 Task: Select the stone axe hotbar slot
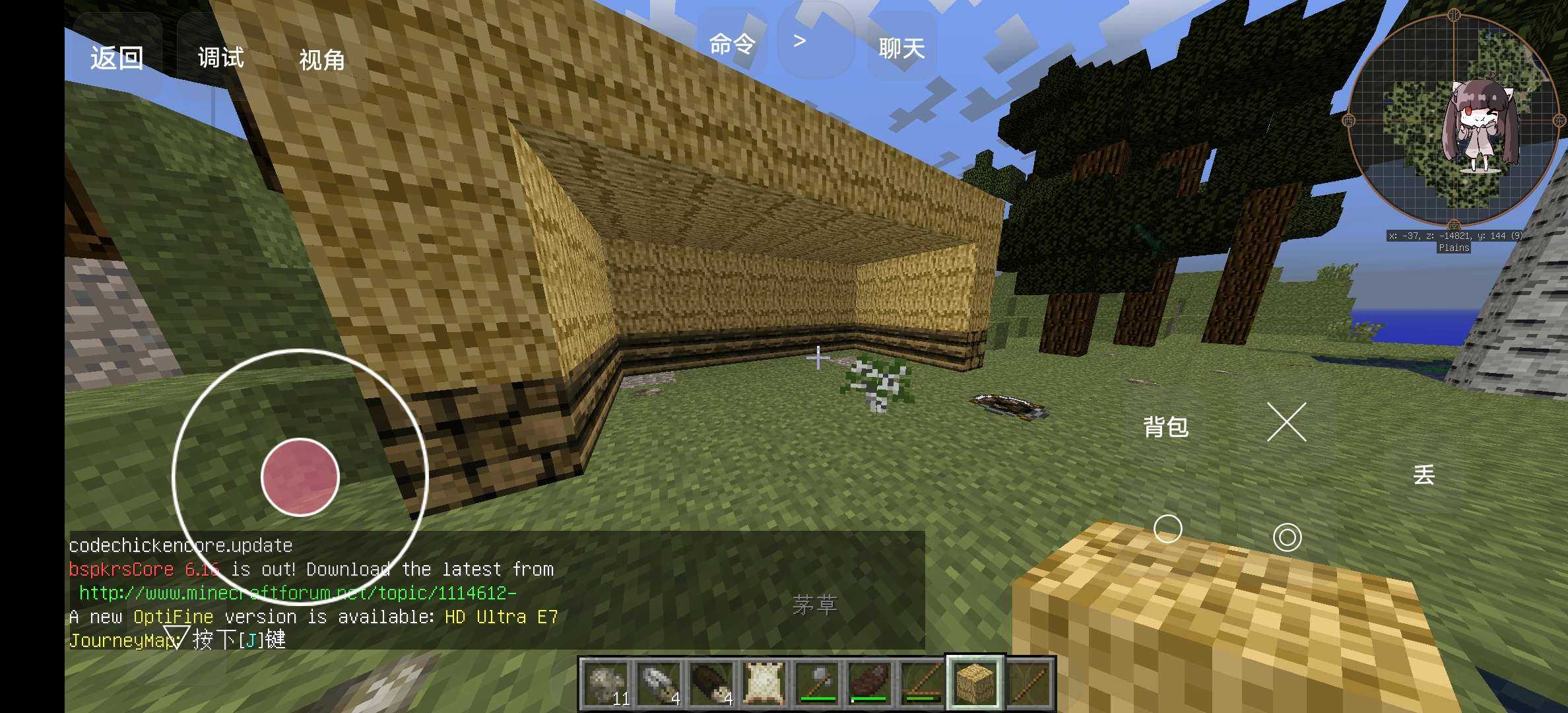(817, 683)
